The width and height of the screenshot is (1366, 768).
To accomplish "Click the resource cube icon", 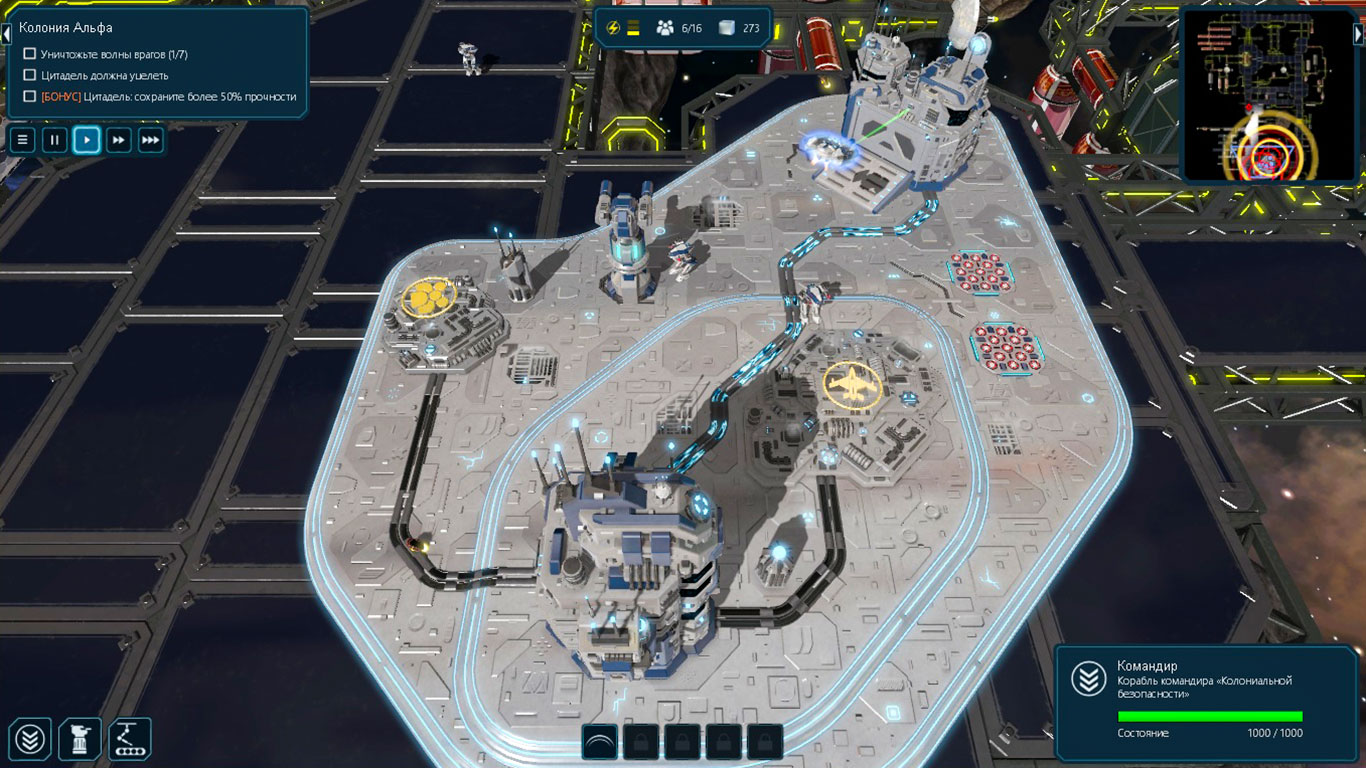I will click(727, 28).
